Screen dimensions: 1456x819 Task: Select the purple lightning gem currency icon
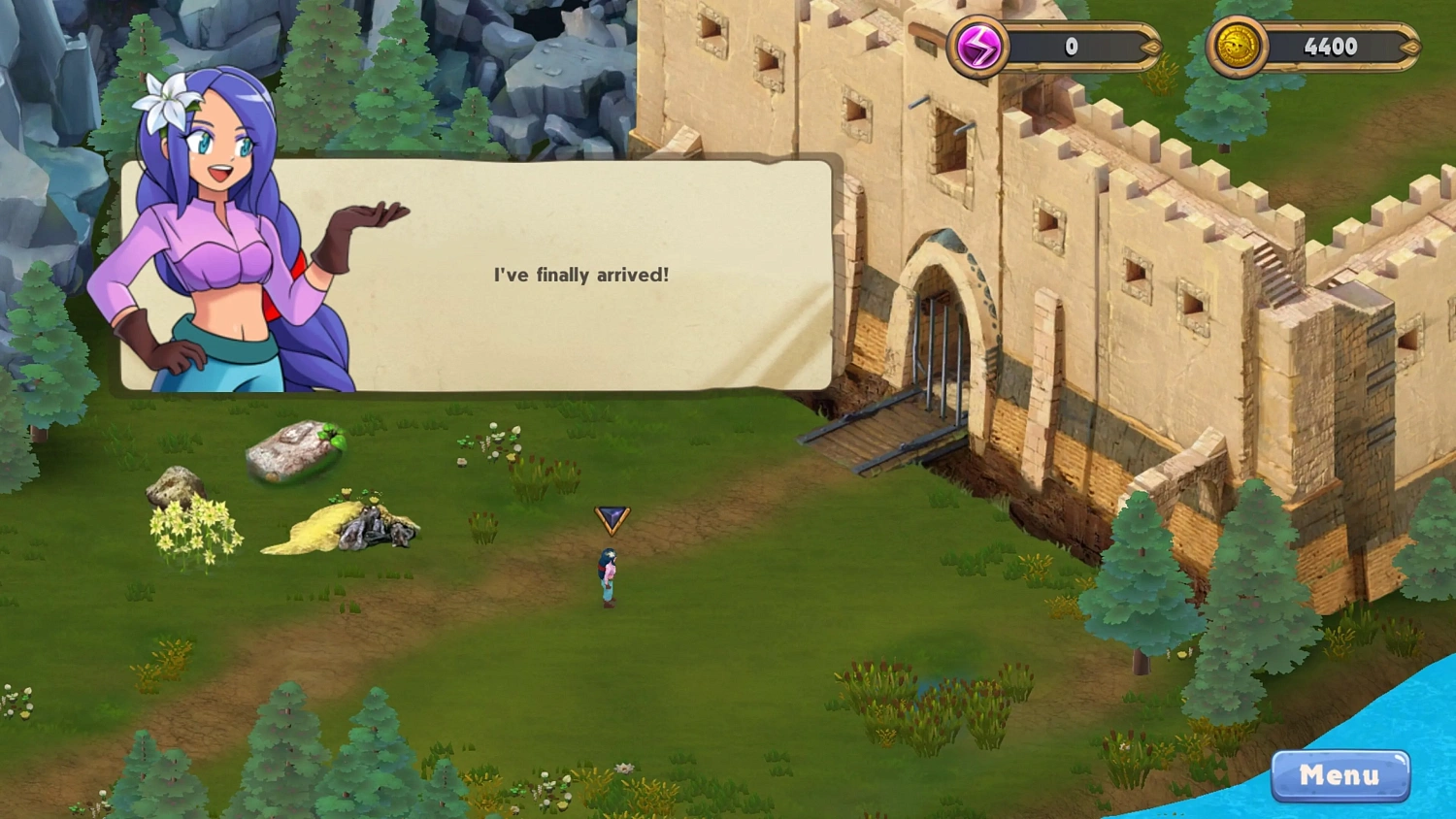tap(977, 46)
